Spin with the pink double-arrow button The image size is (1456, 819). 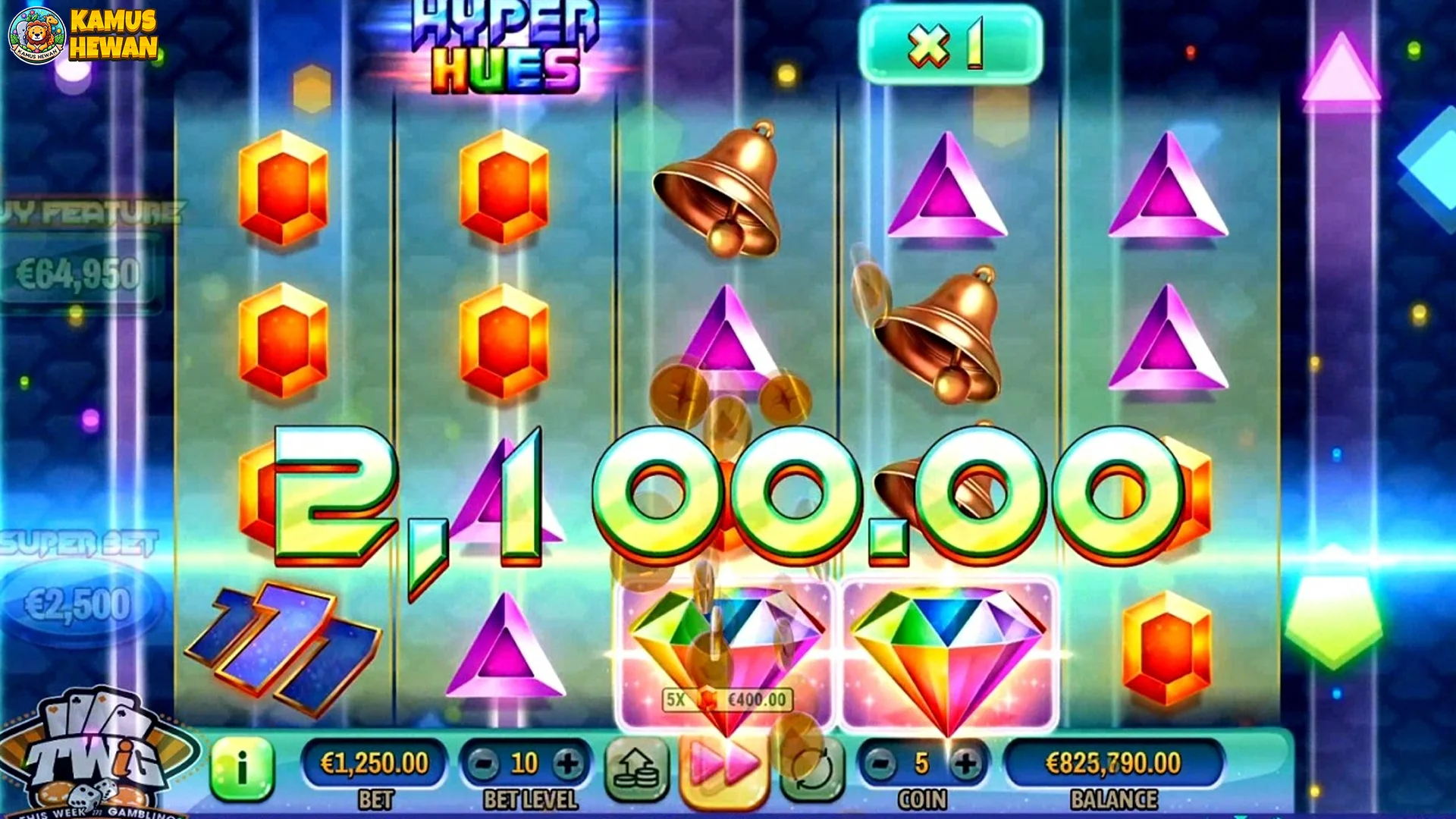click(x=723, y=767)
